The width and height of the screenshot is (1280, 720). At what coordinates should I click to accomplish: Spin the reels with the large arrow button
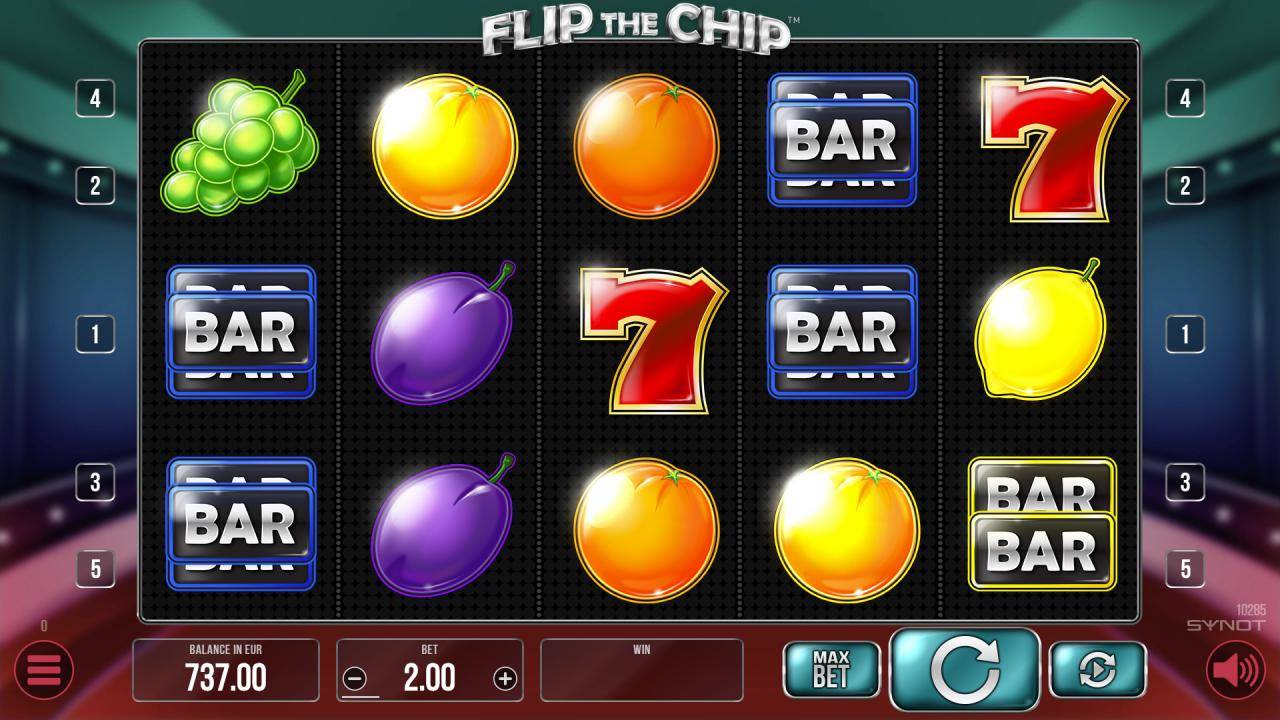[x=964, y=670]
